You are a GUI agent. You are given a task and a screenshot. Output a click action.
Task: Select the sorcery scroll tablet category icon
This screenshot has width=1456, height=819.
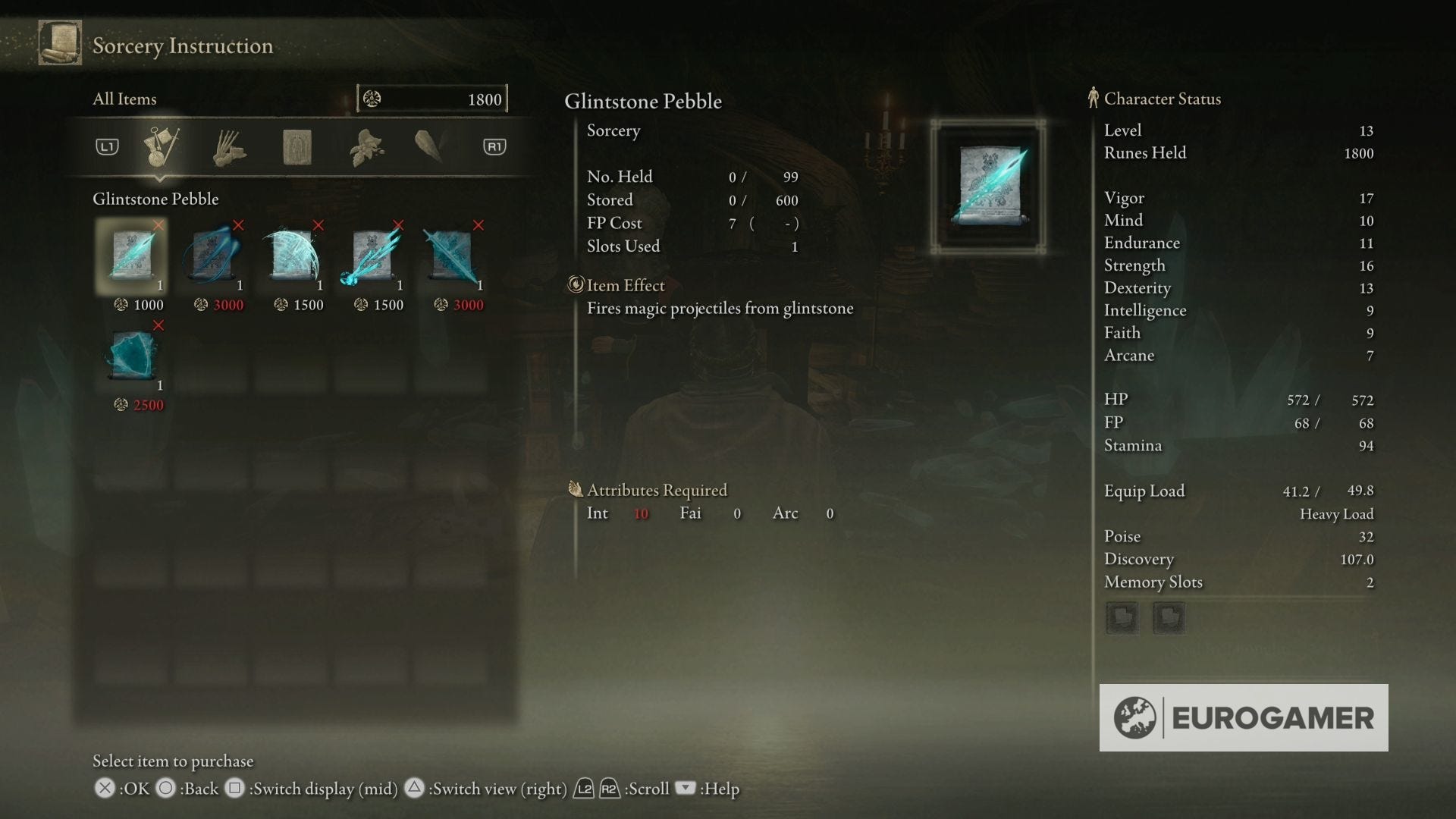click(297, 146)
